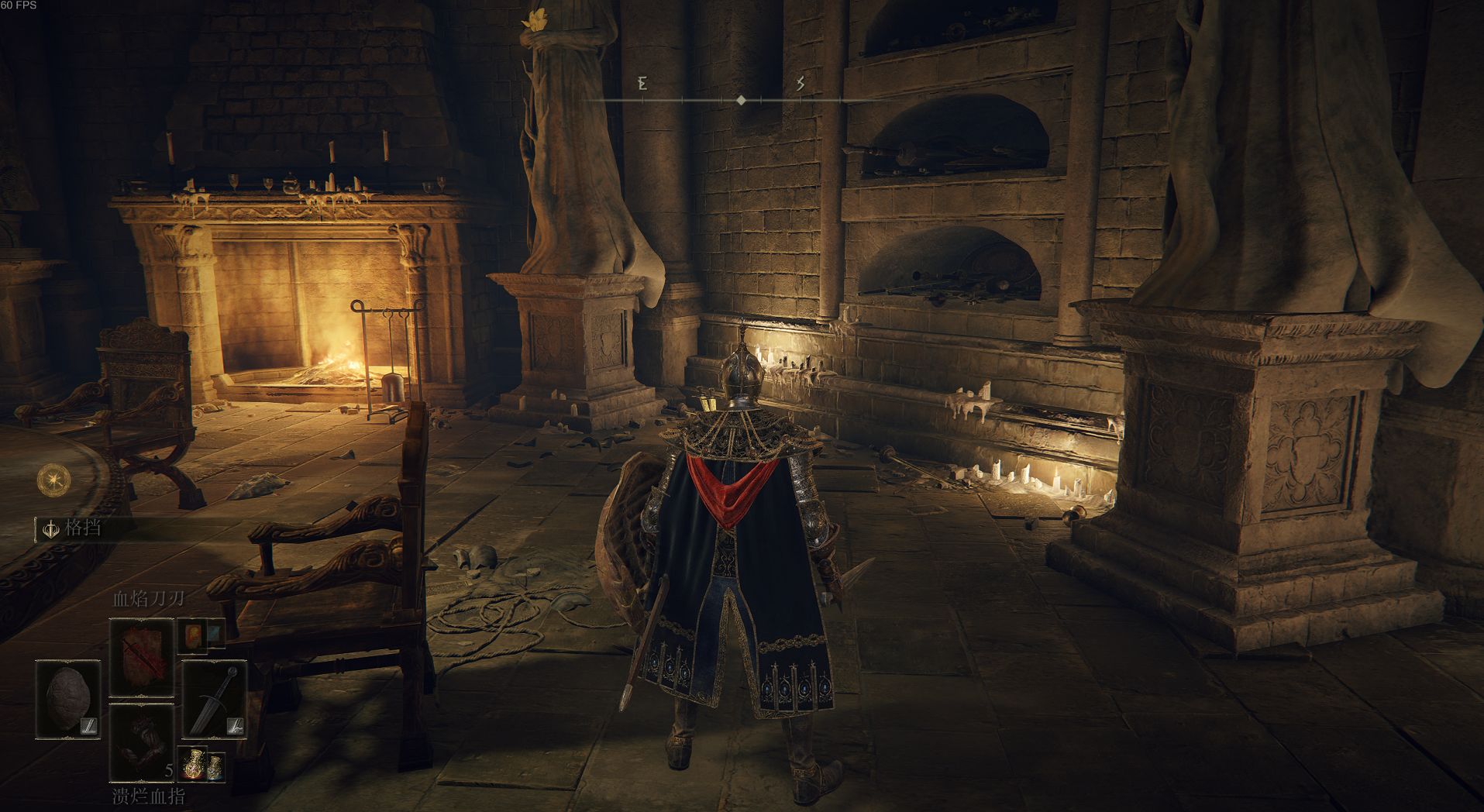The width and height of the screenshot is (1484, 812).
Task: Select the 血焰刀刃 spell slot
Action: [x=141, y=657]
